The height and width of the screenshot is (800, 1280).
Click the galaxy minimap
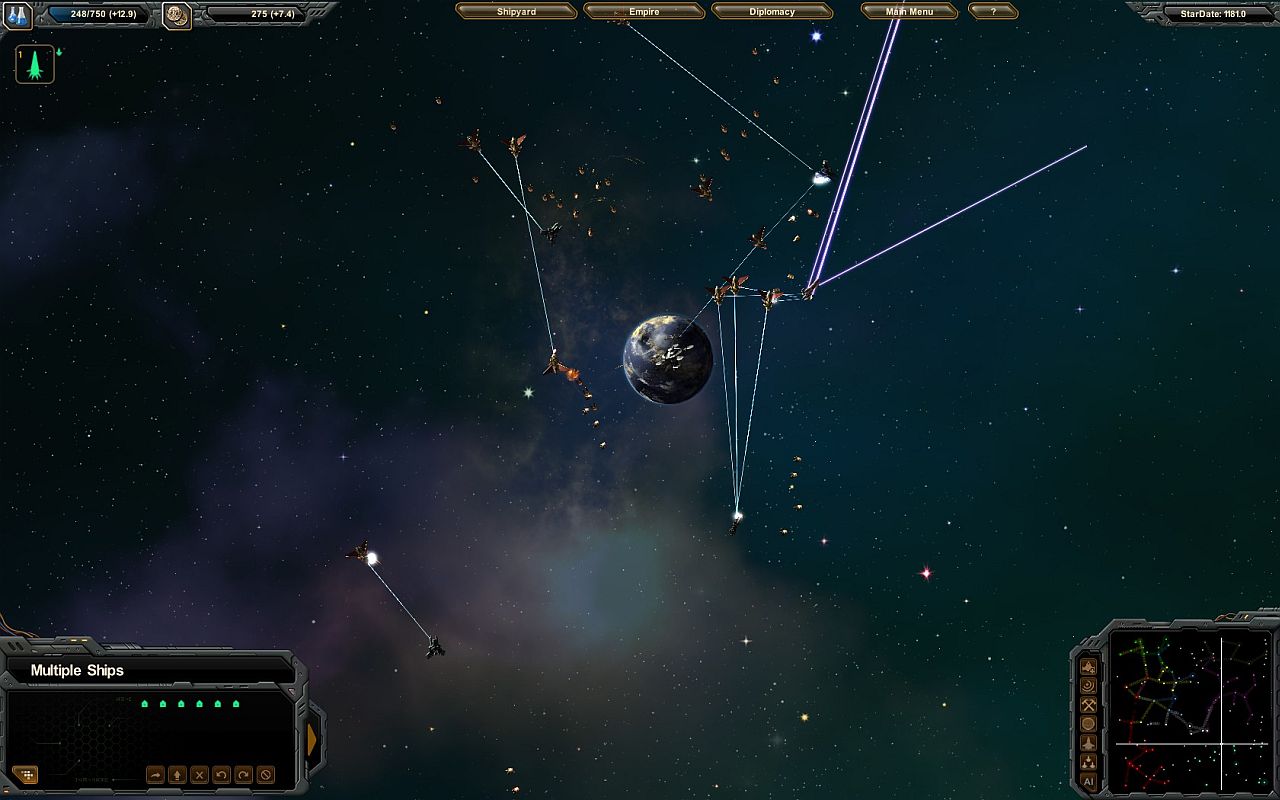coord(1190,709)
